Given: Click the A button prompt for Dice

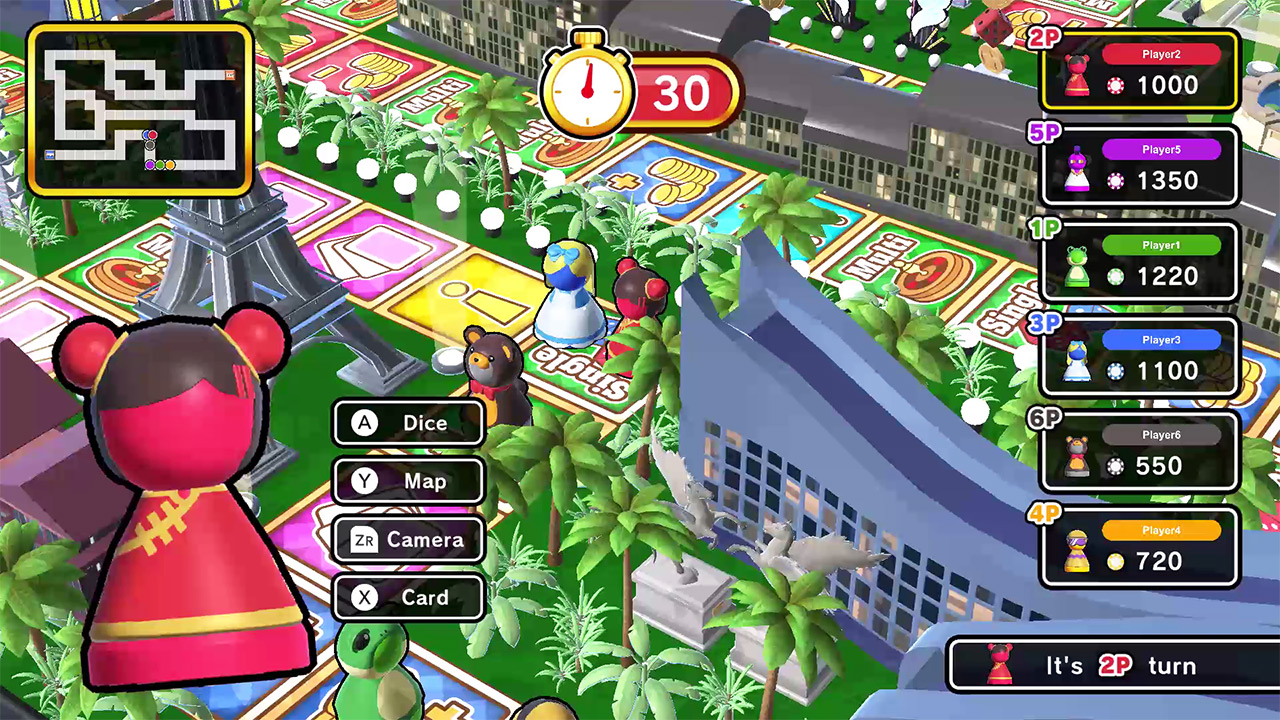Looking at the screenshot, I should 365,423.
